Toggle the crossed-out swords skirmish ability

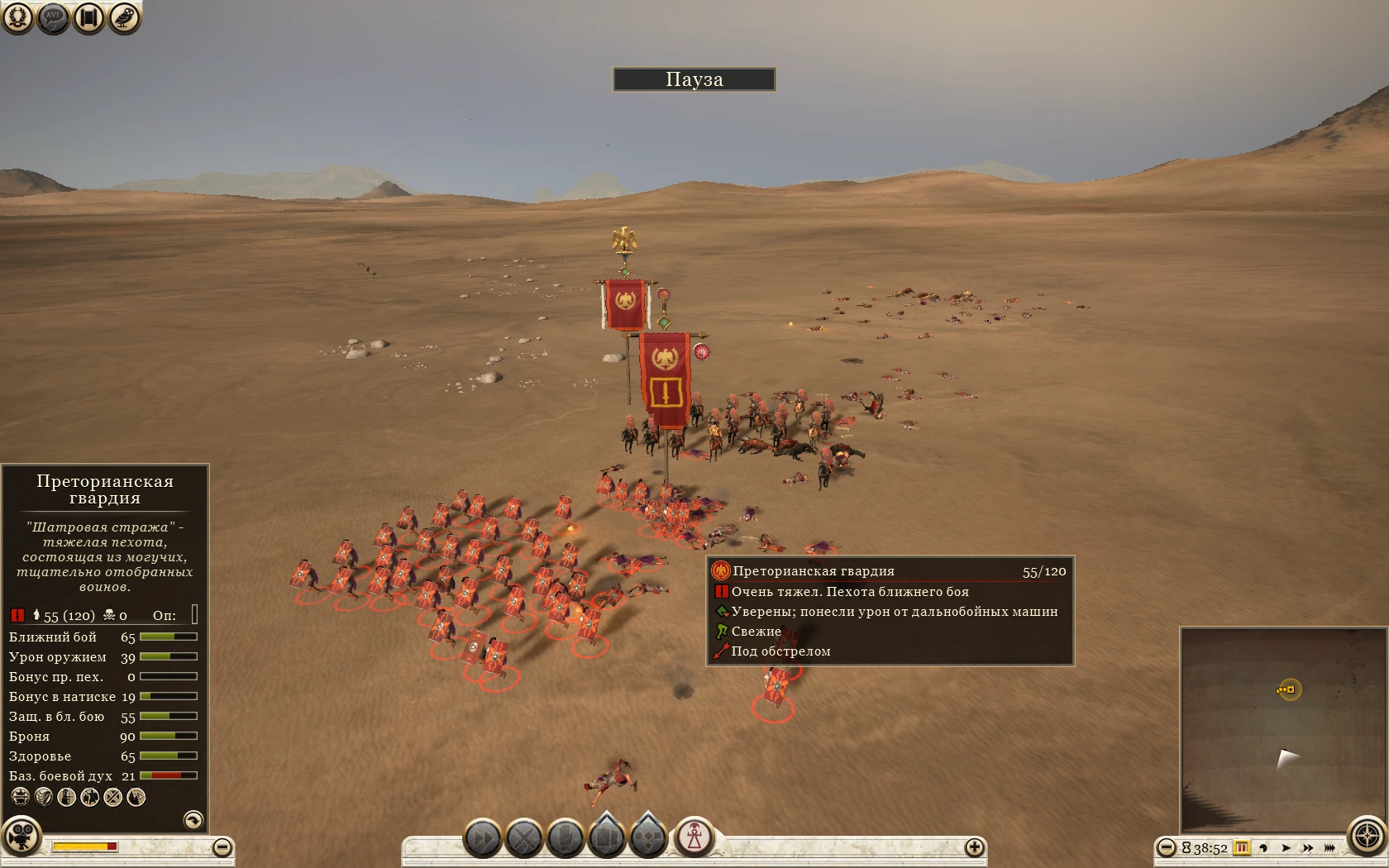coord(112,795)
